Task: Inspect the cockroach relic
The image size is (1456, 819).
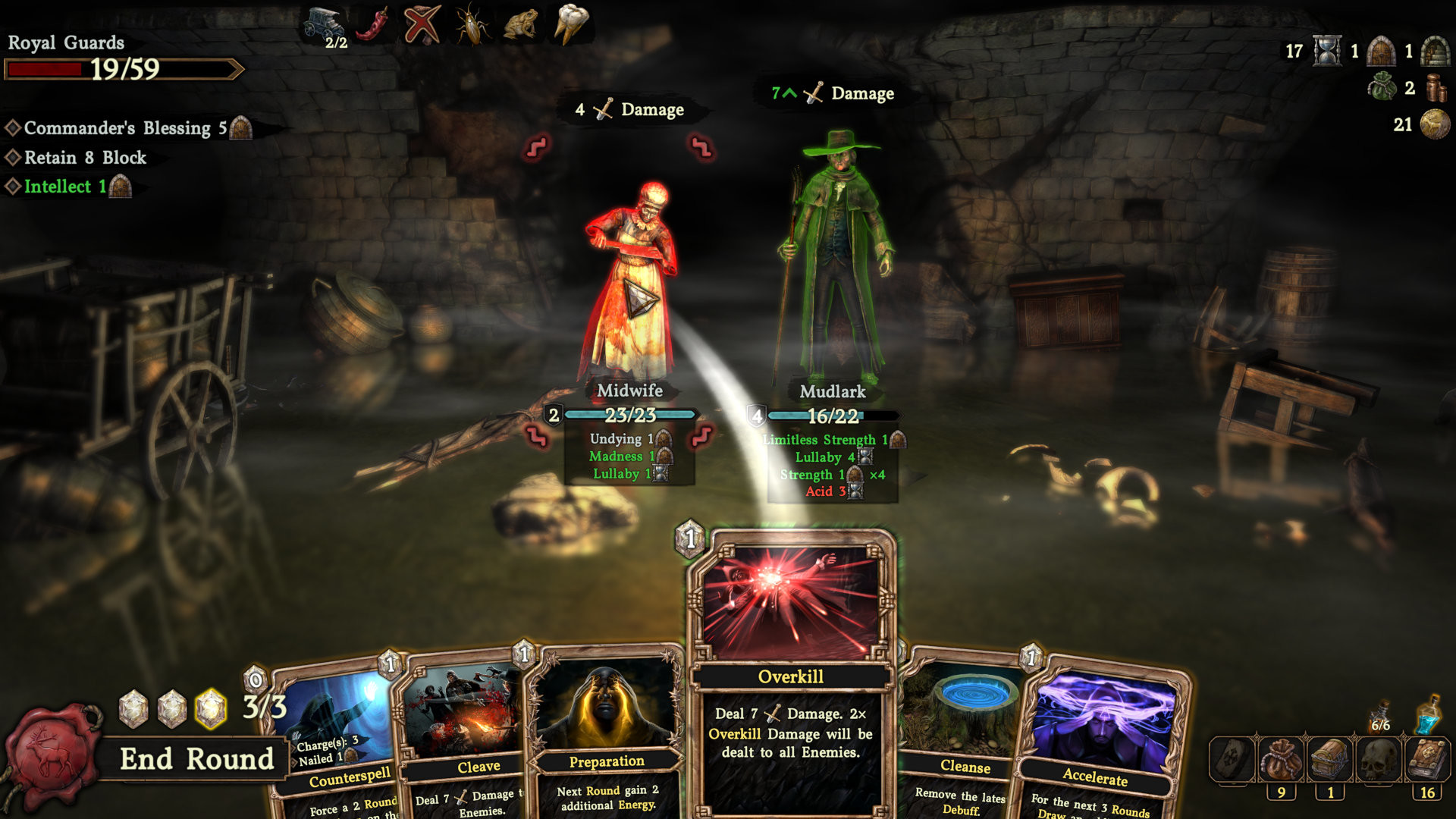Action: (x=472, y=24)
